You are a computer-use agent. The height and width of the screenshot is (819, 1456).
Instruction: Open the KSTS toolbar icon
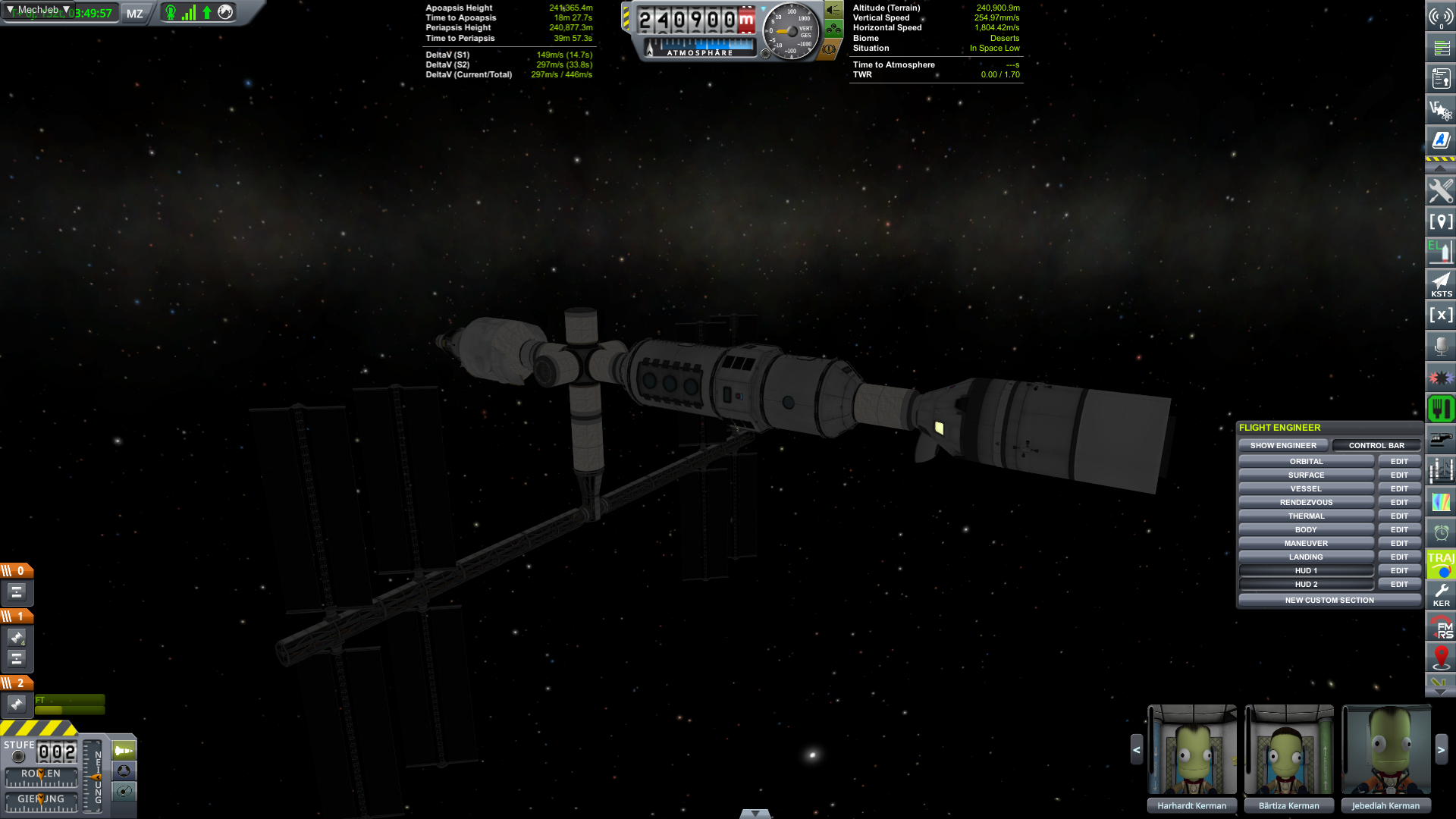(1441, 284)
